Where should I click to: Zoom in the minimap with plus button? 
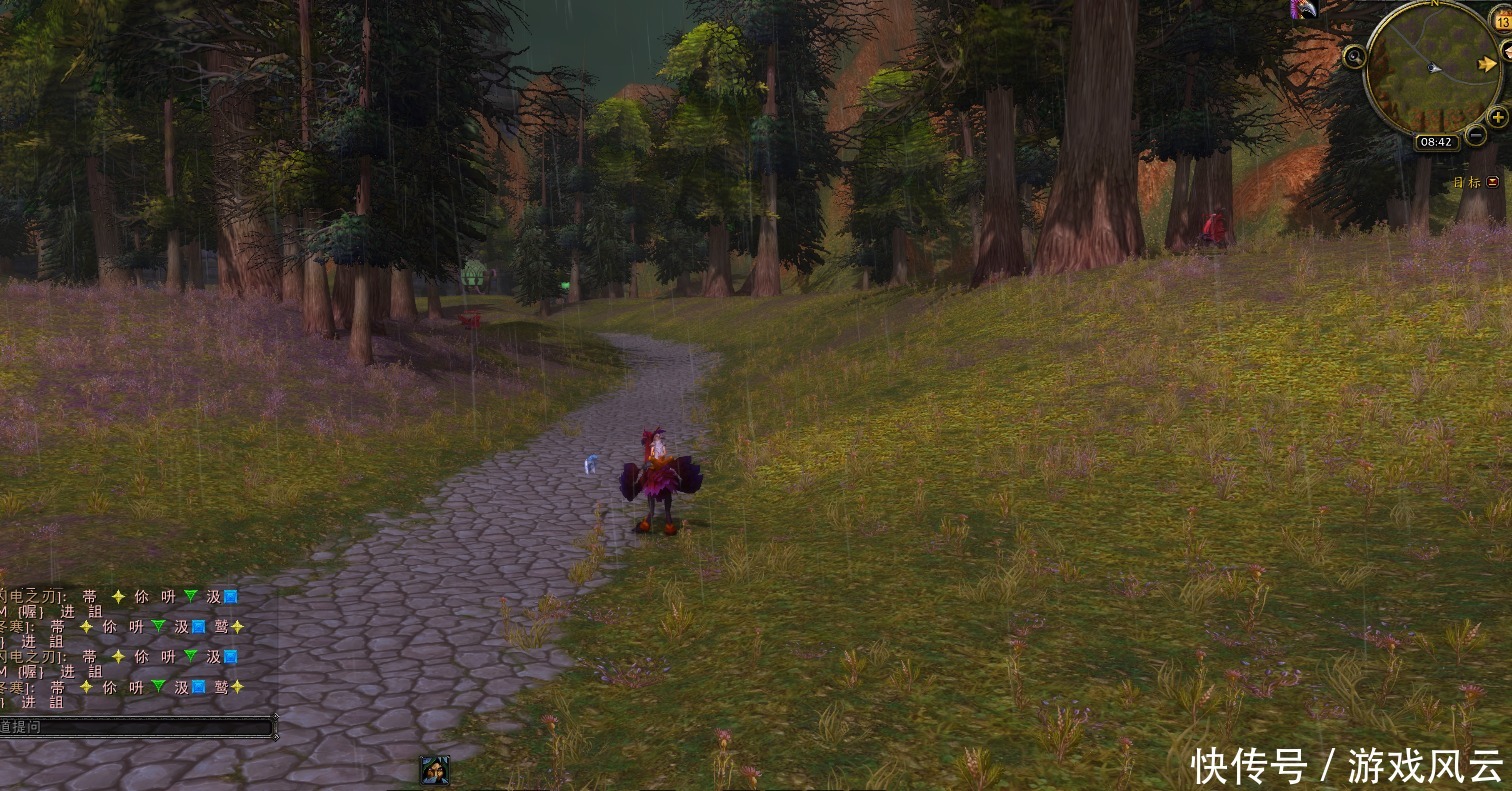[x=1497, y=118]
